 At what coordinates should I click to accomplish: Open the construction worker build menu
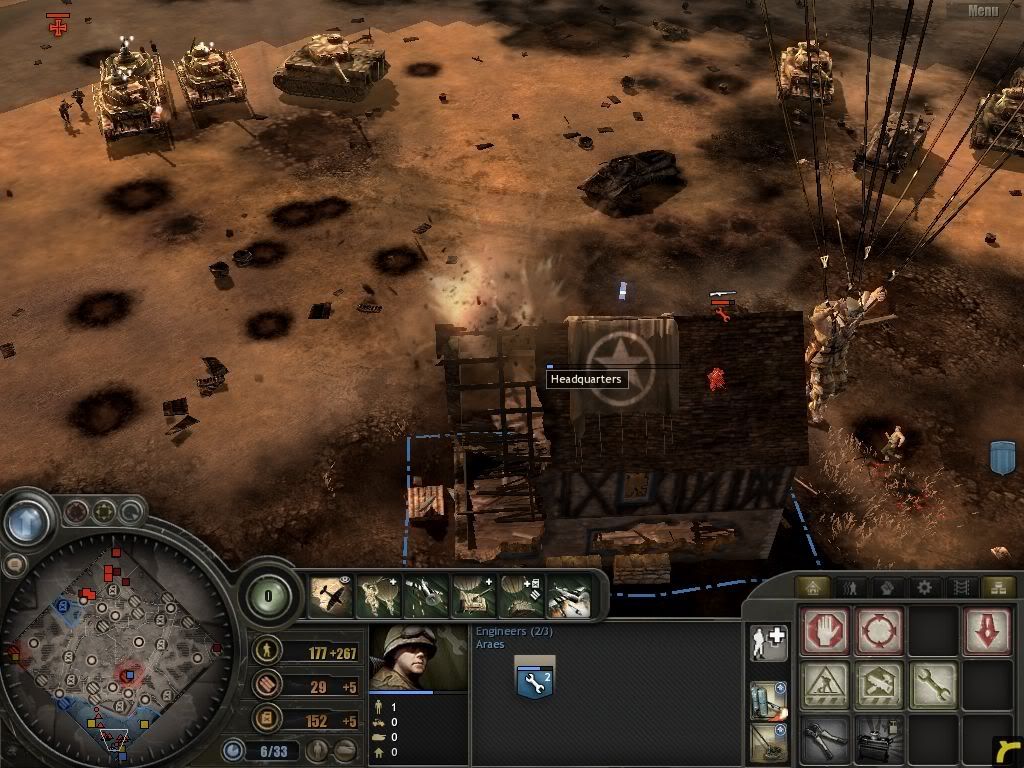click(825, 685)
